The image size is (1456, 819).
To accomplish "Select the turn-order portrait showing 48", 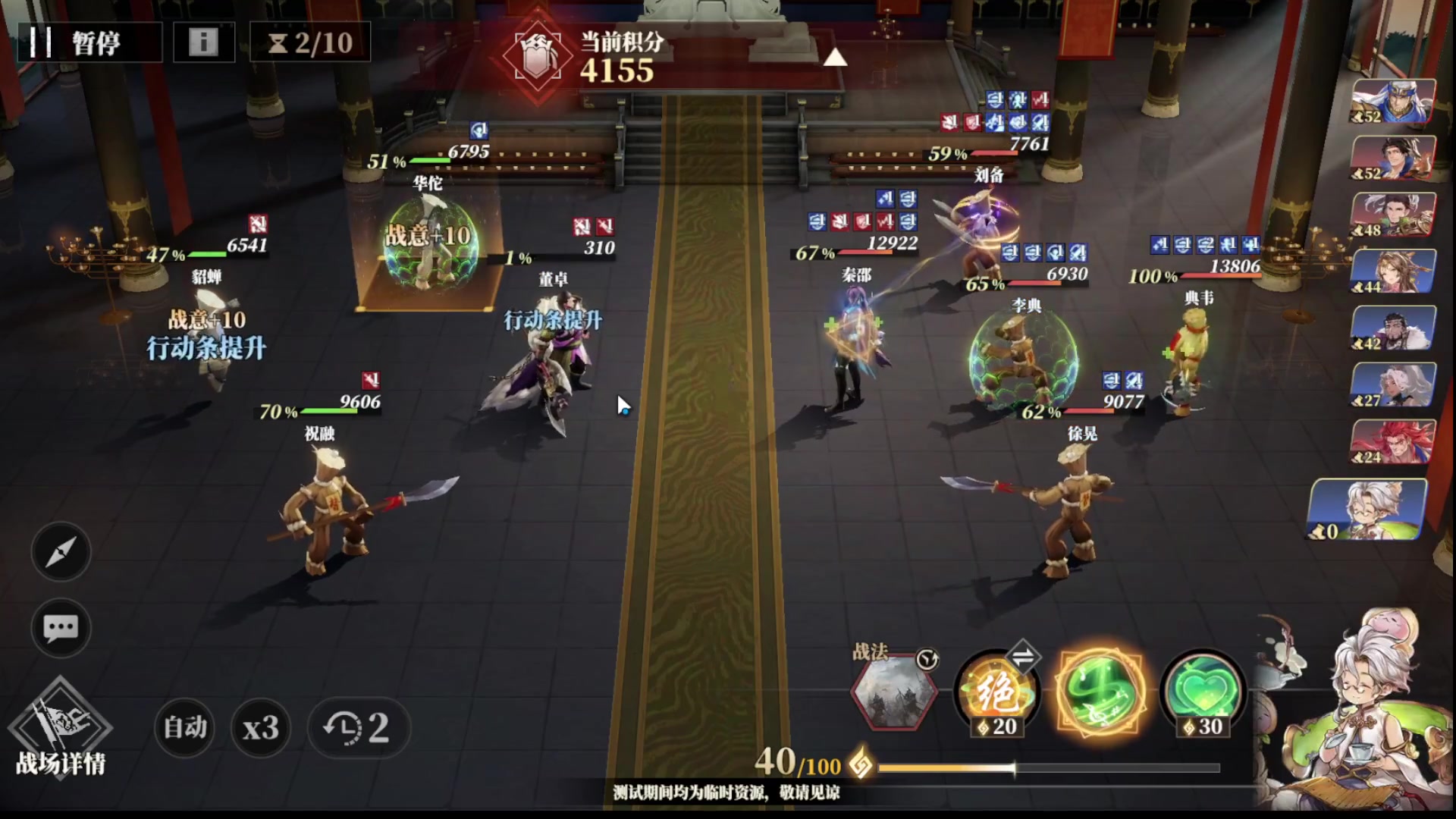I will 1394,214.
